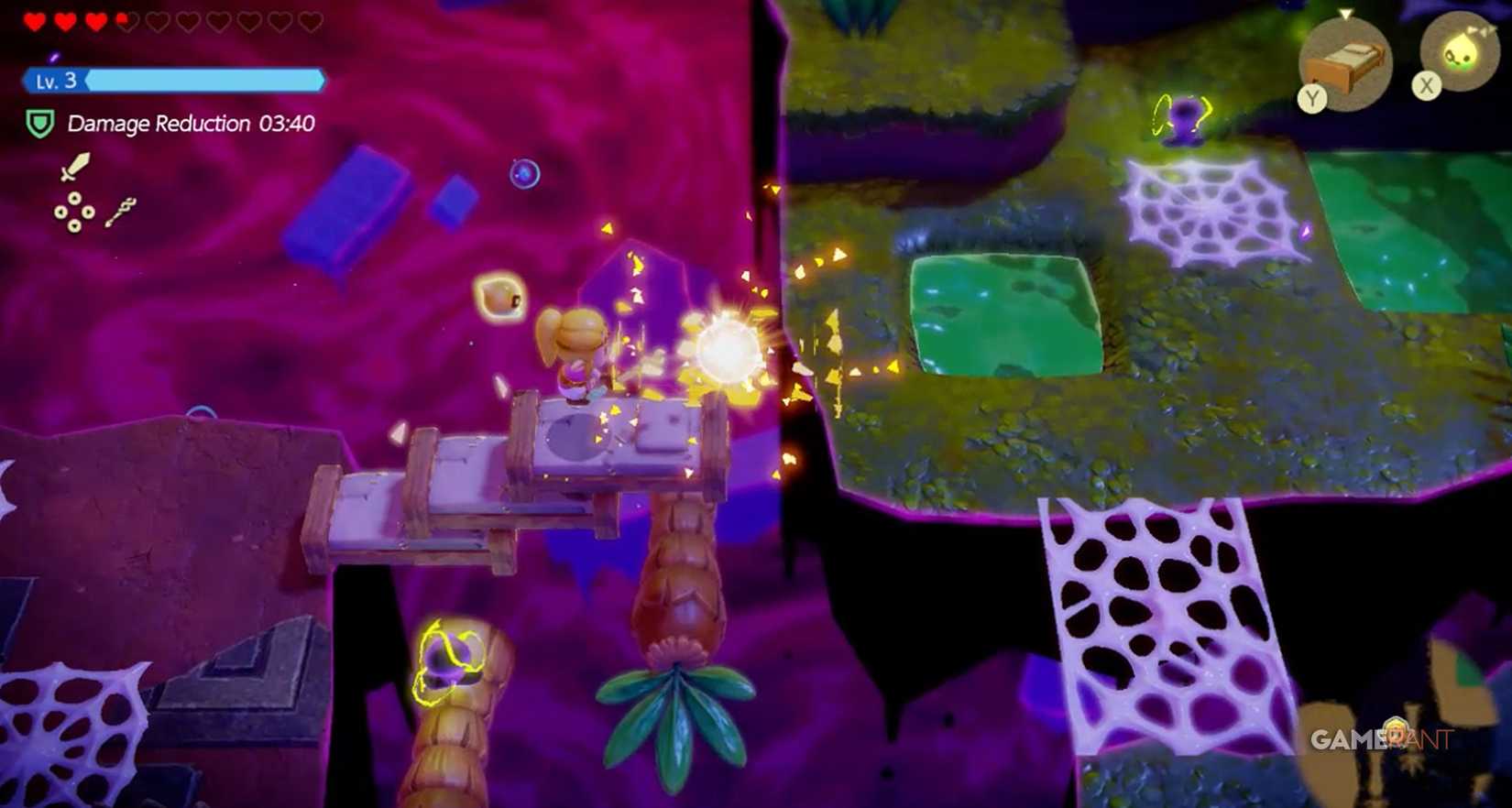Screen dimensions: 1512x808
Task: Click the first filled heart icon
Action: click(34, 20)
